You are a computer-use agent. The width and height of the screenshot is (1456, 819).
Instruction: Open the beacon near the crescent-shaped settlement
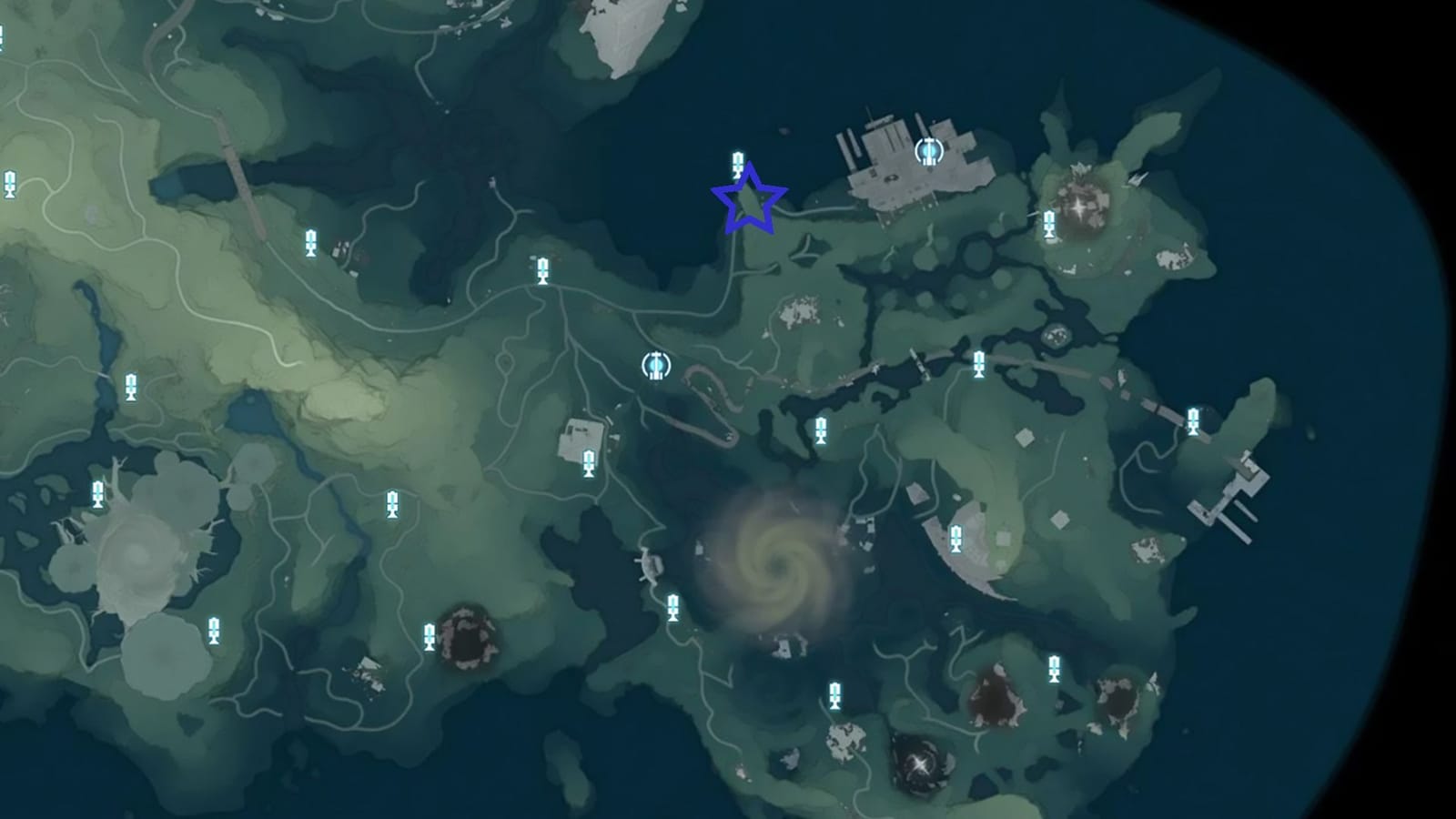coord(956,537)
